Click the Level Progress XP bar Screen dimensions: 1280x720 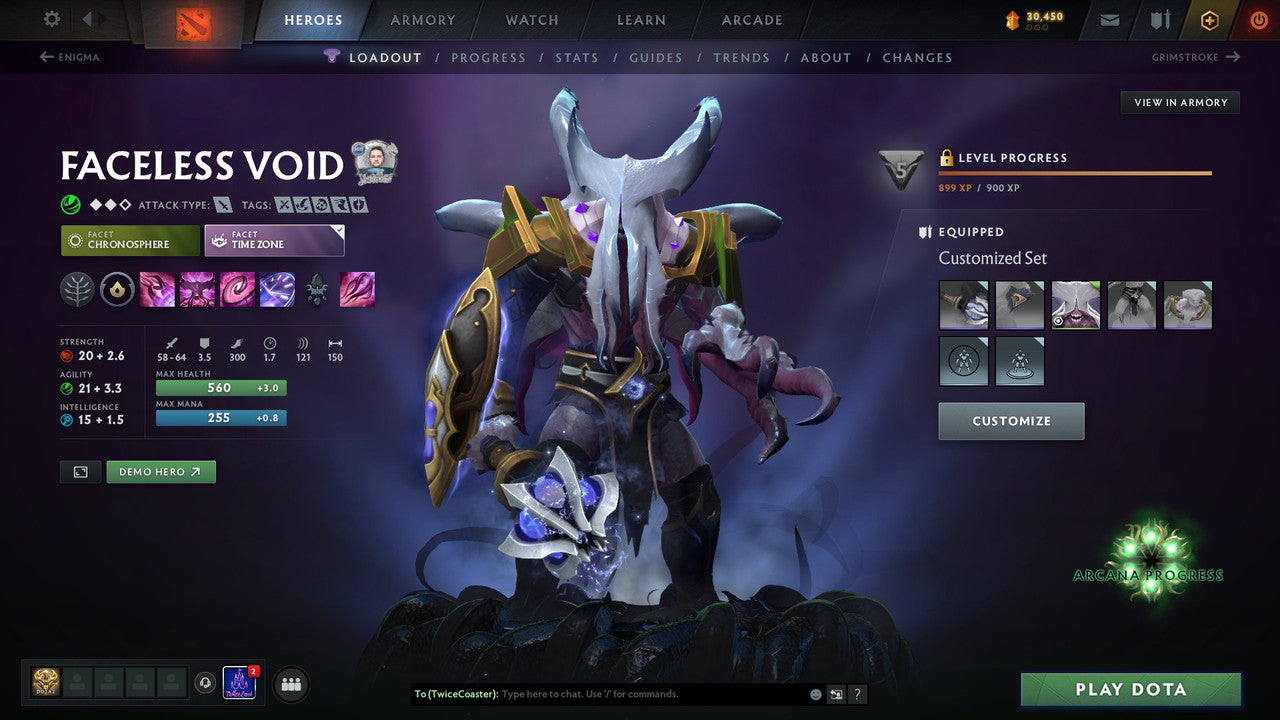pyautogui.click(x=1075, y=174)
